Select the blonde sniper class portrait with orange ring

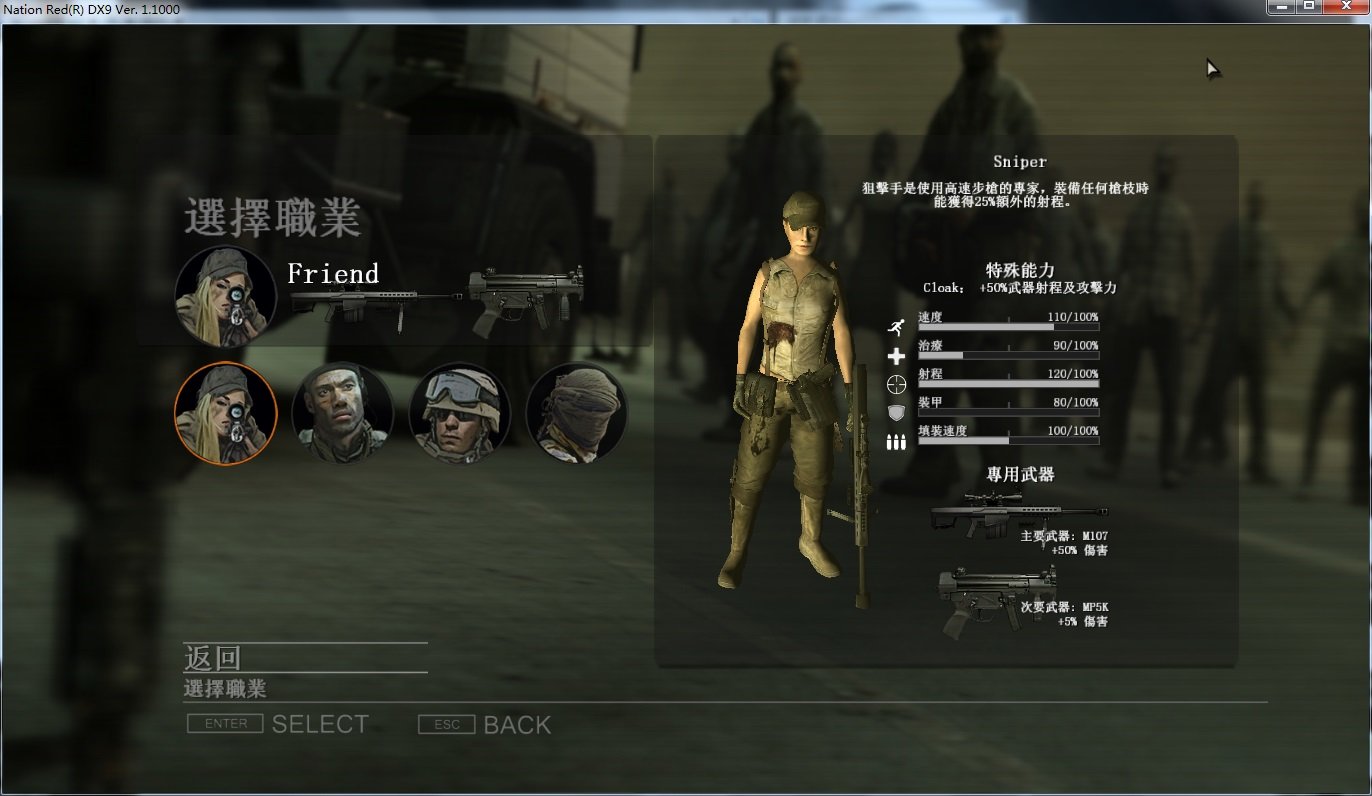point(226,413)
